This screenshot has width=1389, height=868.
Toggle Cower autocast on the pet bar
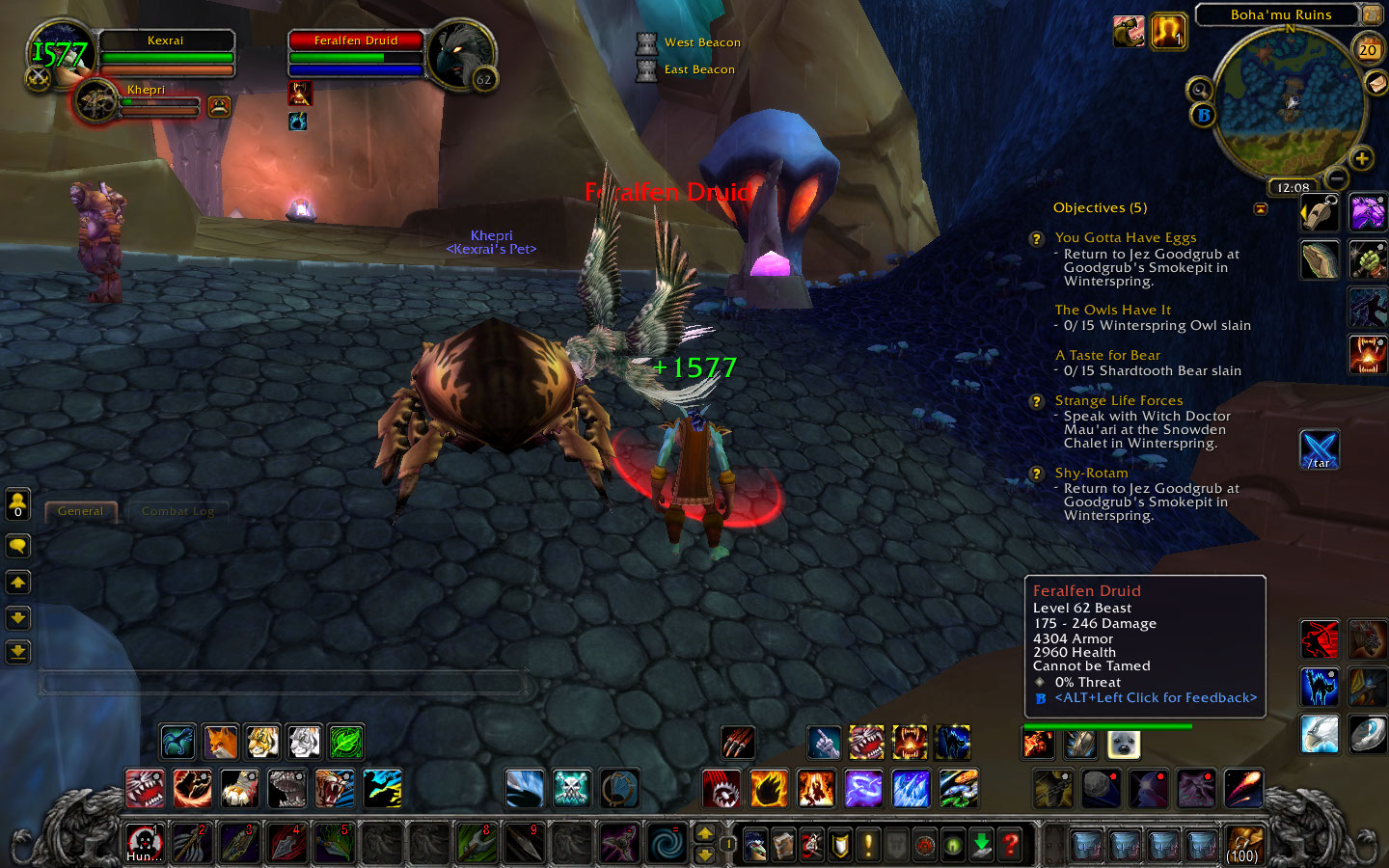click(x=952, y=743)
